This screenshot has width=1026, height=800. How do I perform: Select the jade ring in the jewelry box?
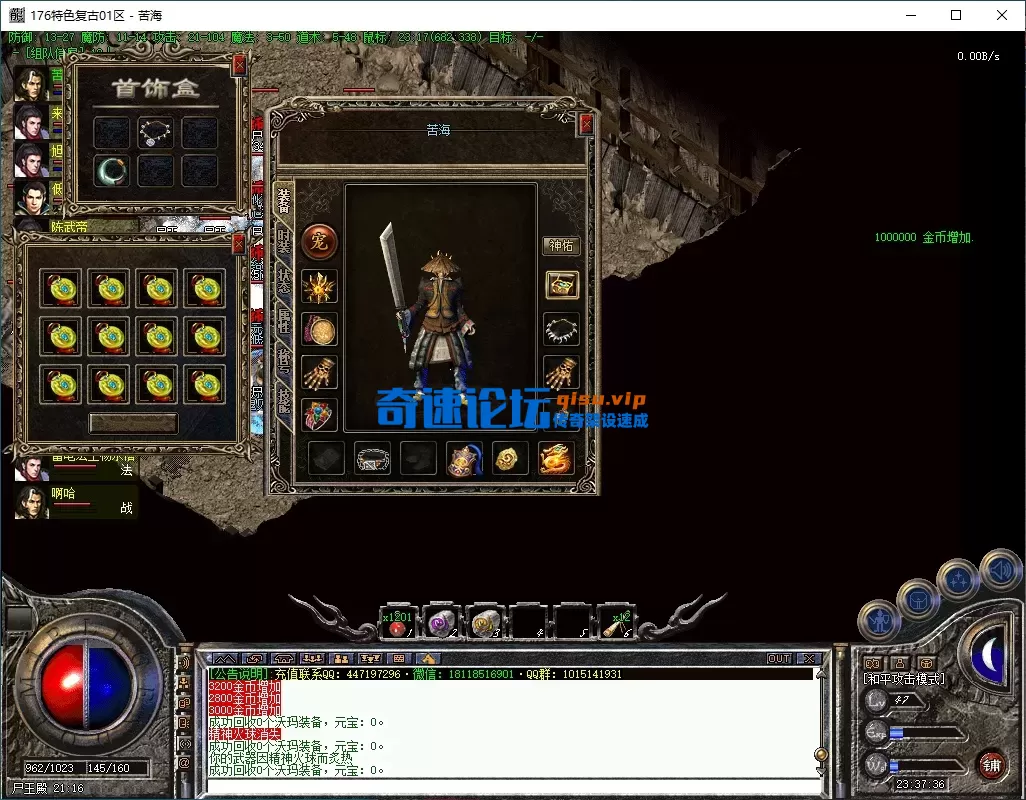coord(111,171)
